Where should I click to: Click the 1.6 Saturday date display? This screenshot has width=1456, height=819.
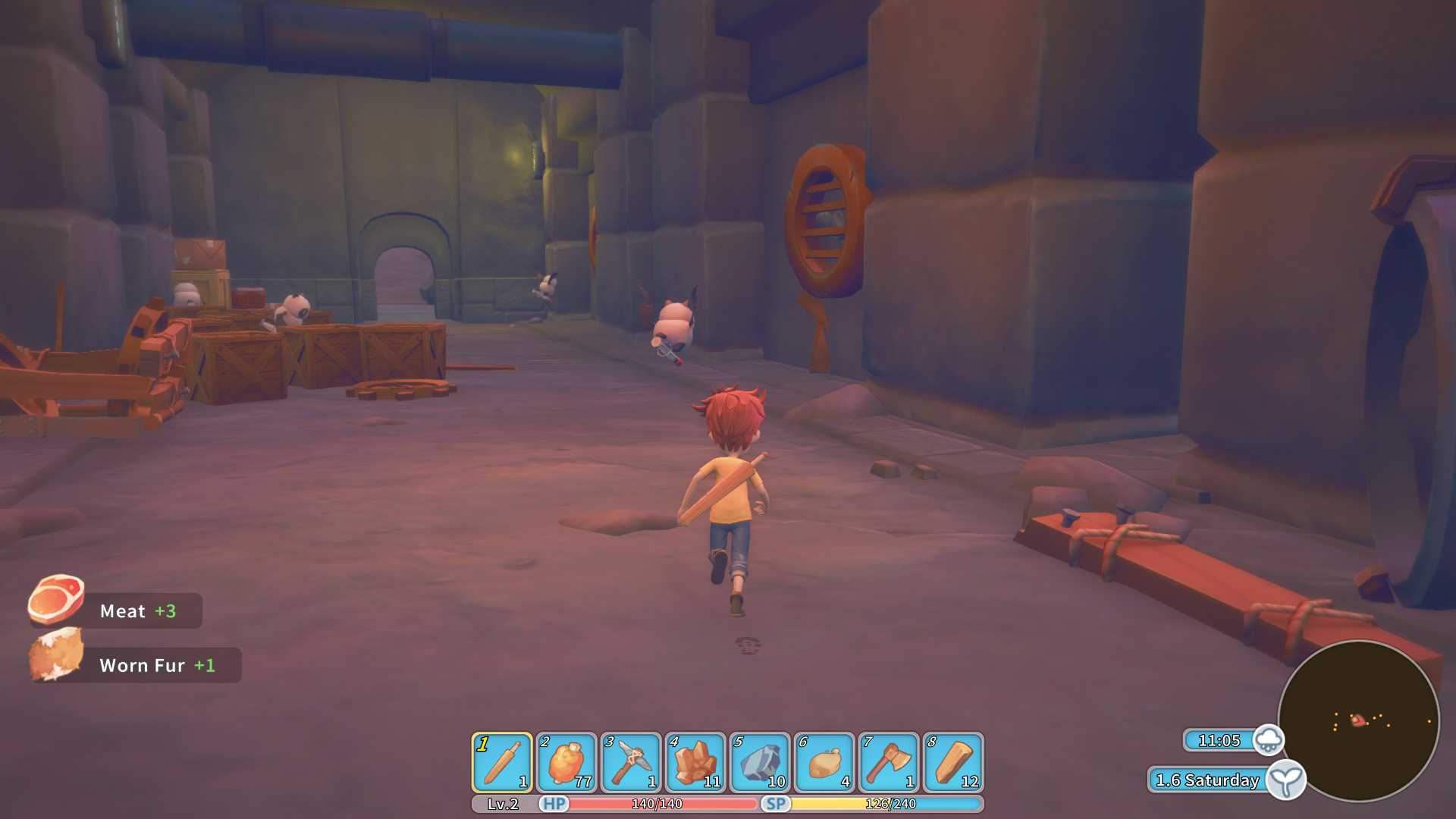pyautogui.click(x=1206, y=780)
